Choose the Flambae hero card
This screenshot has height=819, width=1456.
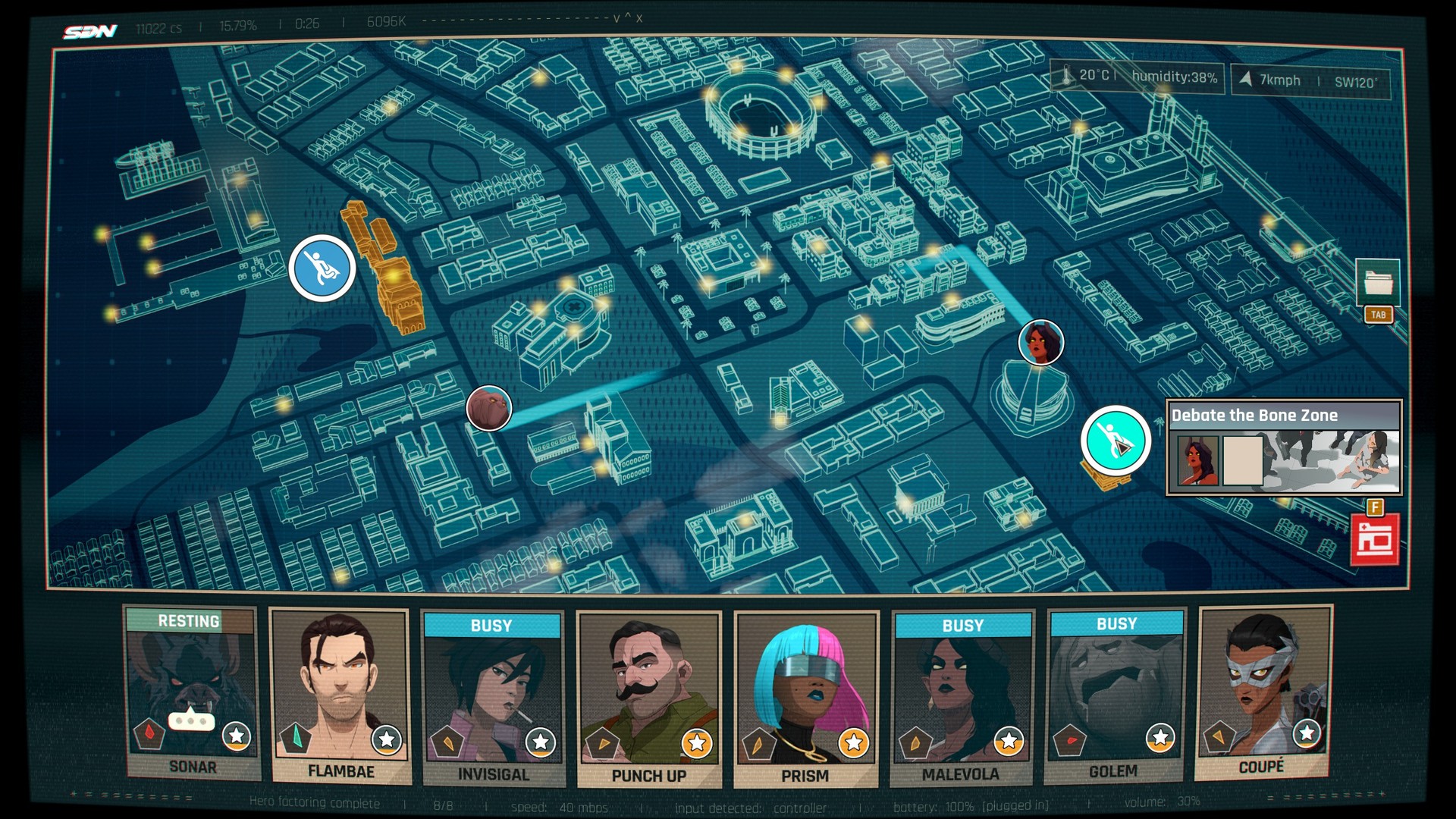[340, 695]
